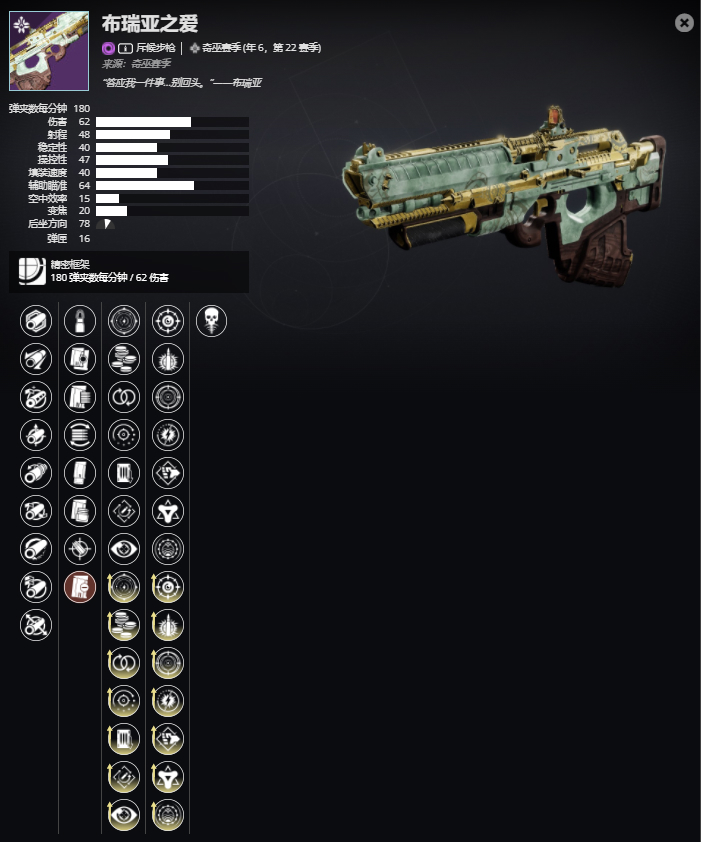This screenshot has height=842, width=701.
Task: Pick the non-enhanced lightning bolt perk
Action: [168, 435]
